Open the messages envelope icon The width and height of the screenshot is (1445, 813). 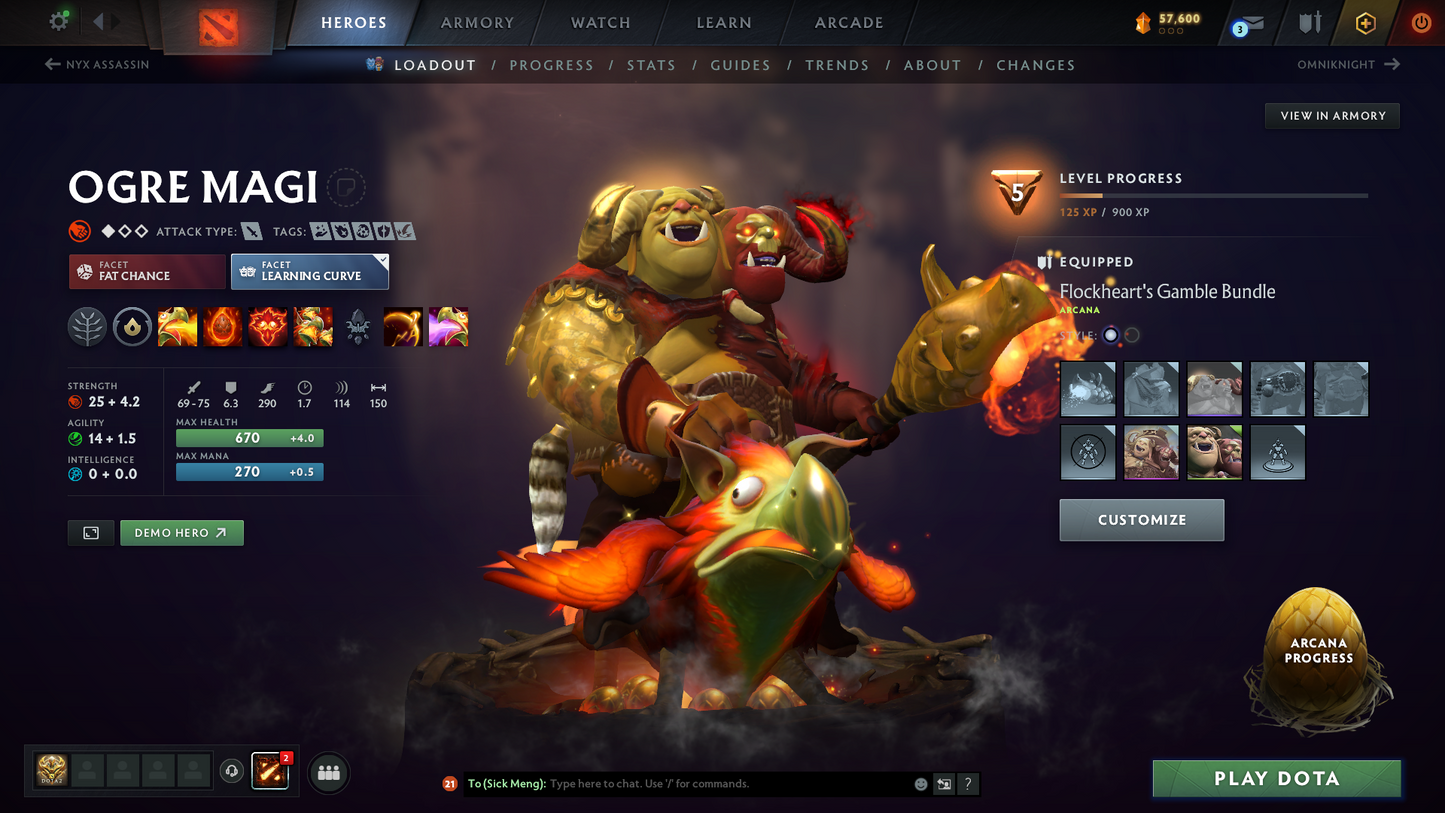[1252, 22]
